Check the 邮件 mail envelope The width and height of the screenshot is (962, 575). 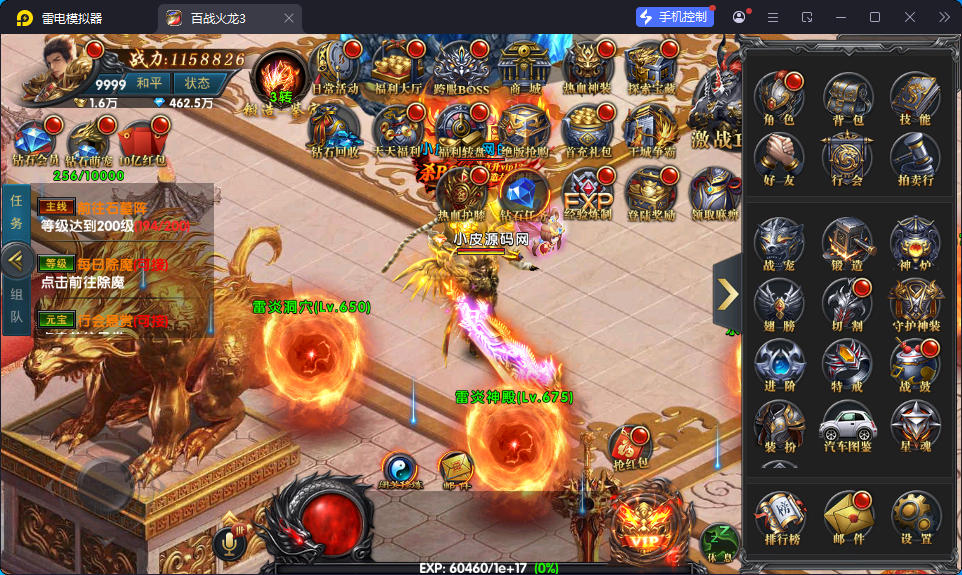pos(847,516)
